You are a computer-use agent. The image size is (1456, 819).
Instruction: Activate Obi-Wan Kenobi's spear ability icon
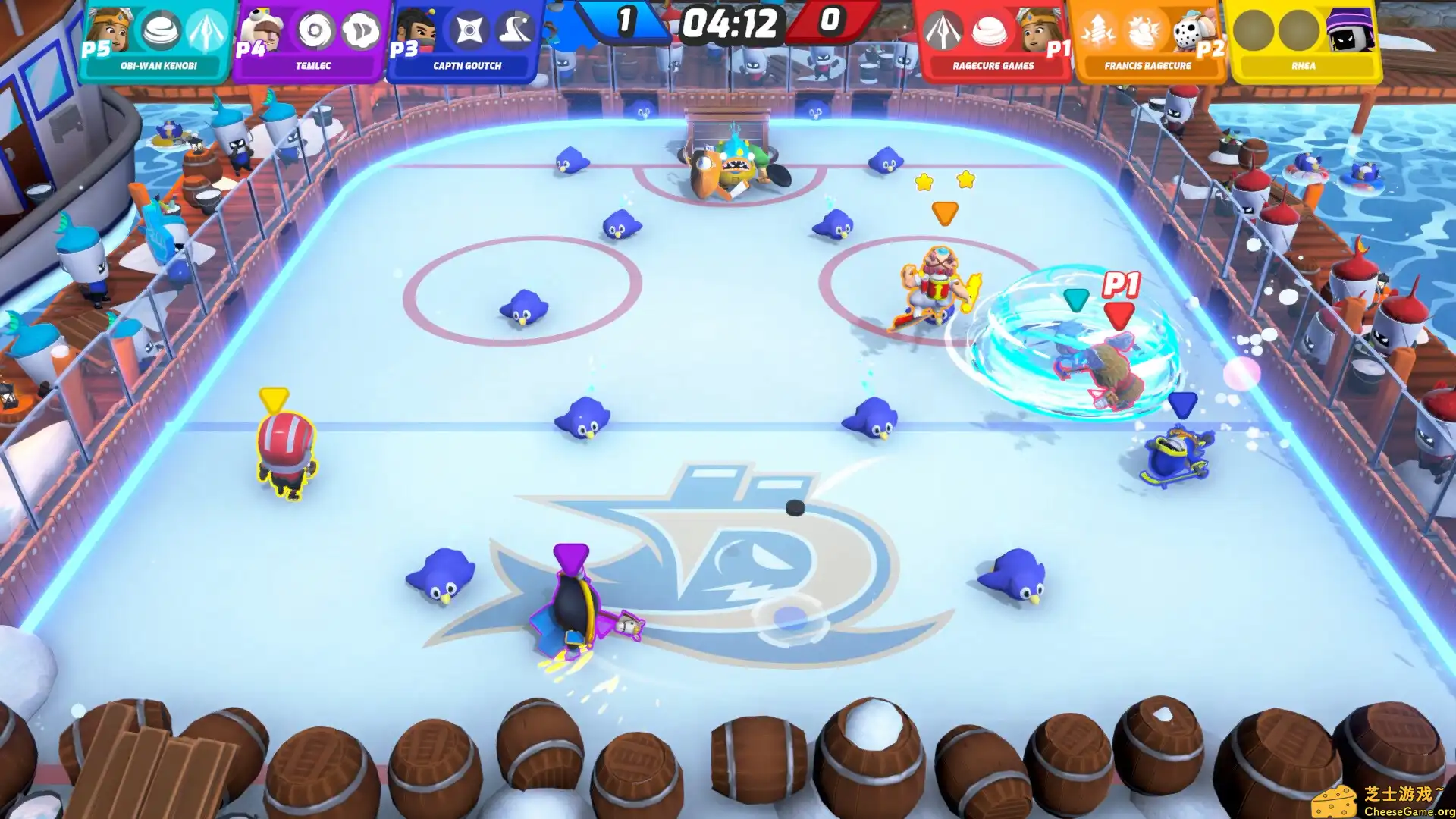tap(207, 30)
